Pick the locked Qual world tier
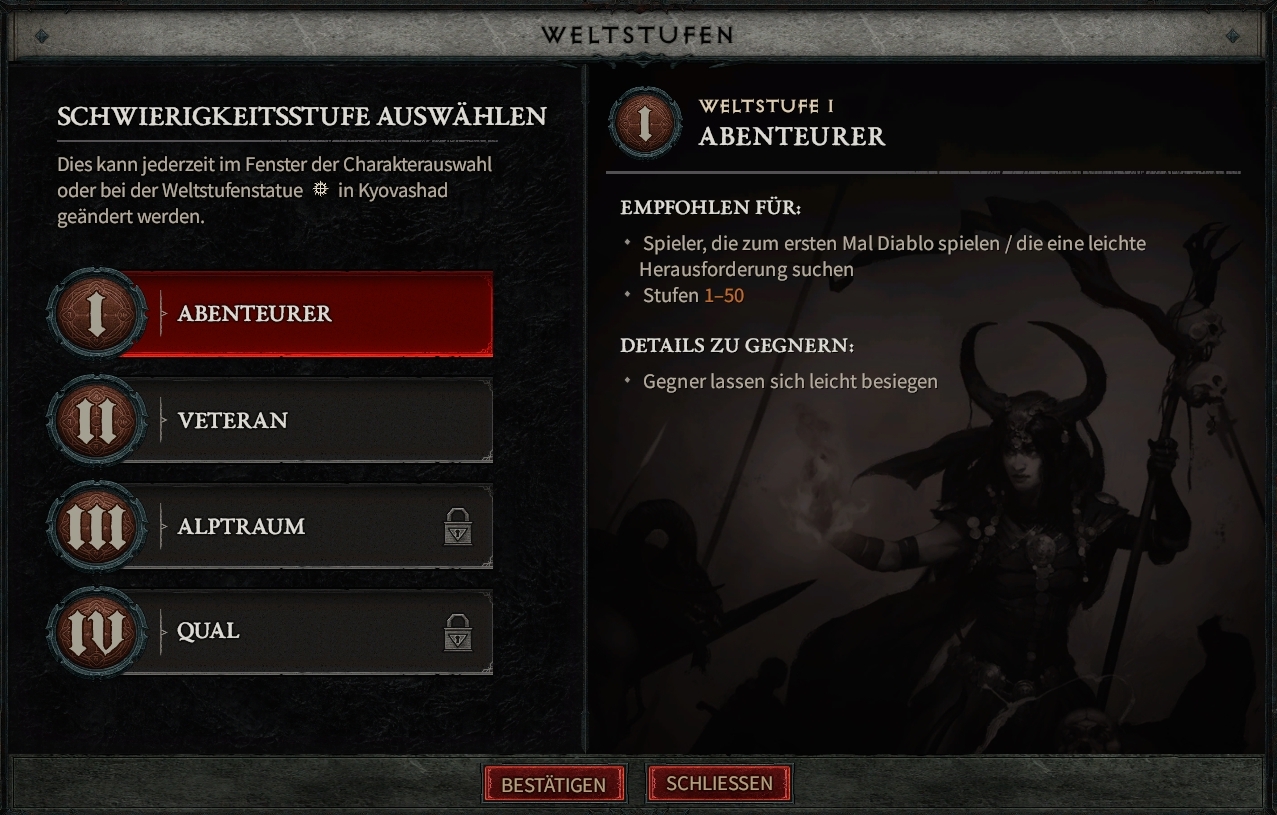Image resolution: width=1277 pixels, height=815 pixels. click(300, 631)
